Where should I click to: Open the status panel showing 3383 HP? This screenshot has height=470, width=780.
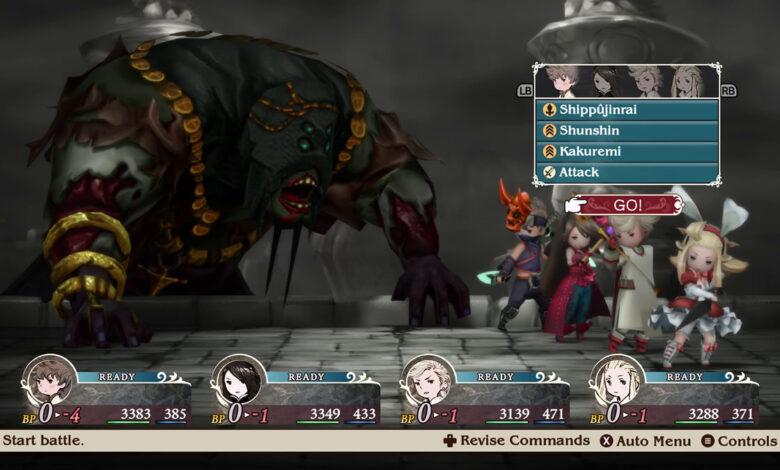pos(107,393)
